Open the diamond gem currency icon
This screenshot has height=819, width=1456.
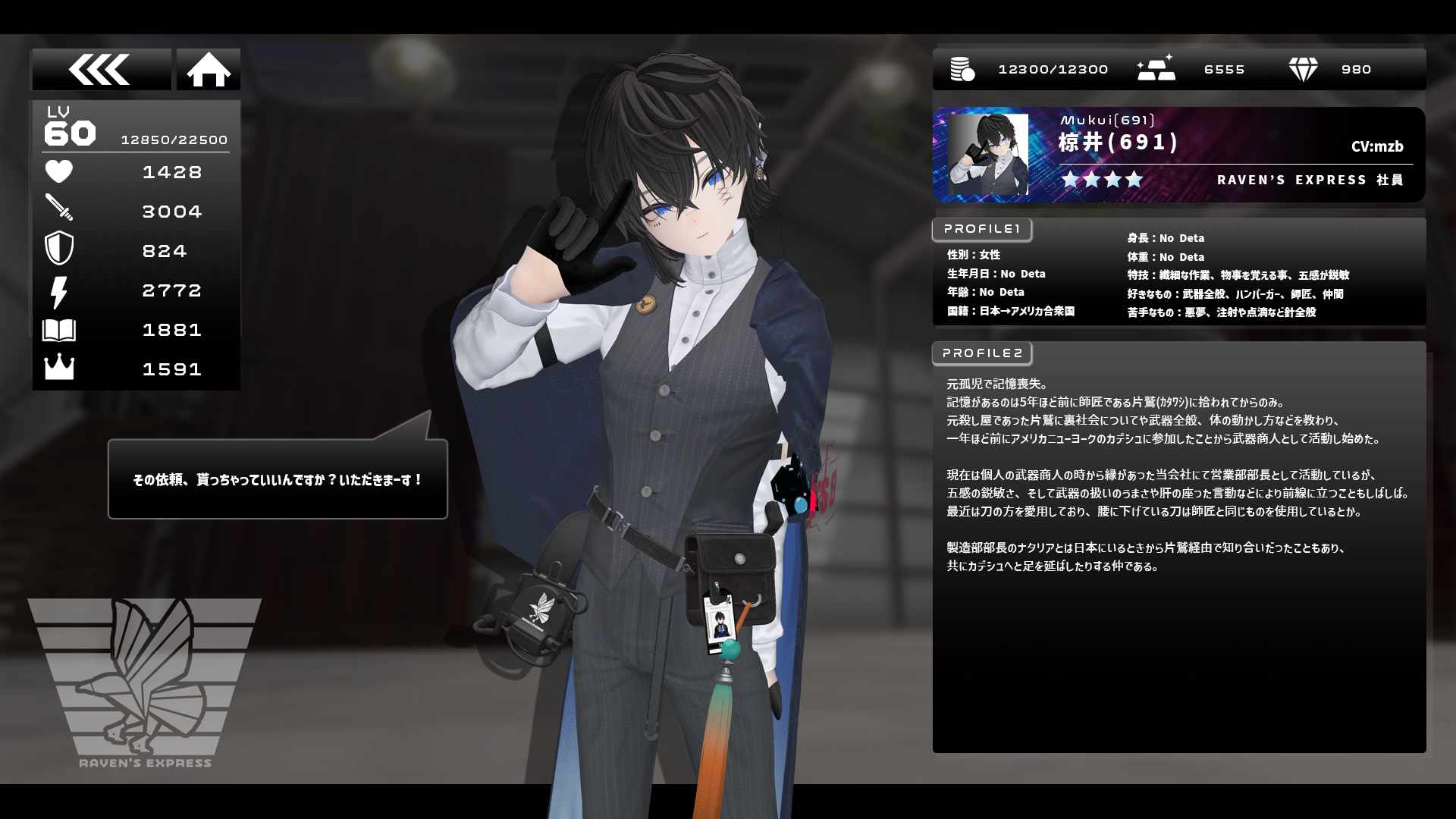point(1303,70)
